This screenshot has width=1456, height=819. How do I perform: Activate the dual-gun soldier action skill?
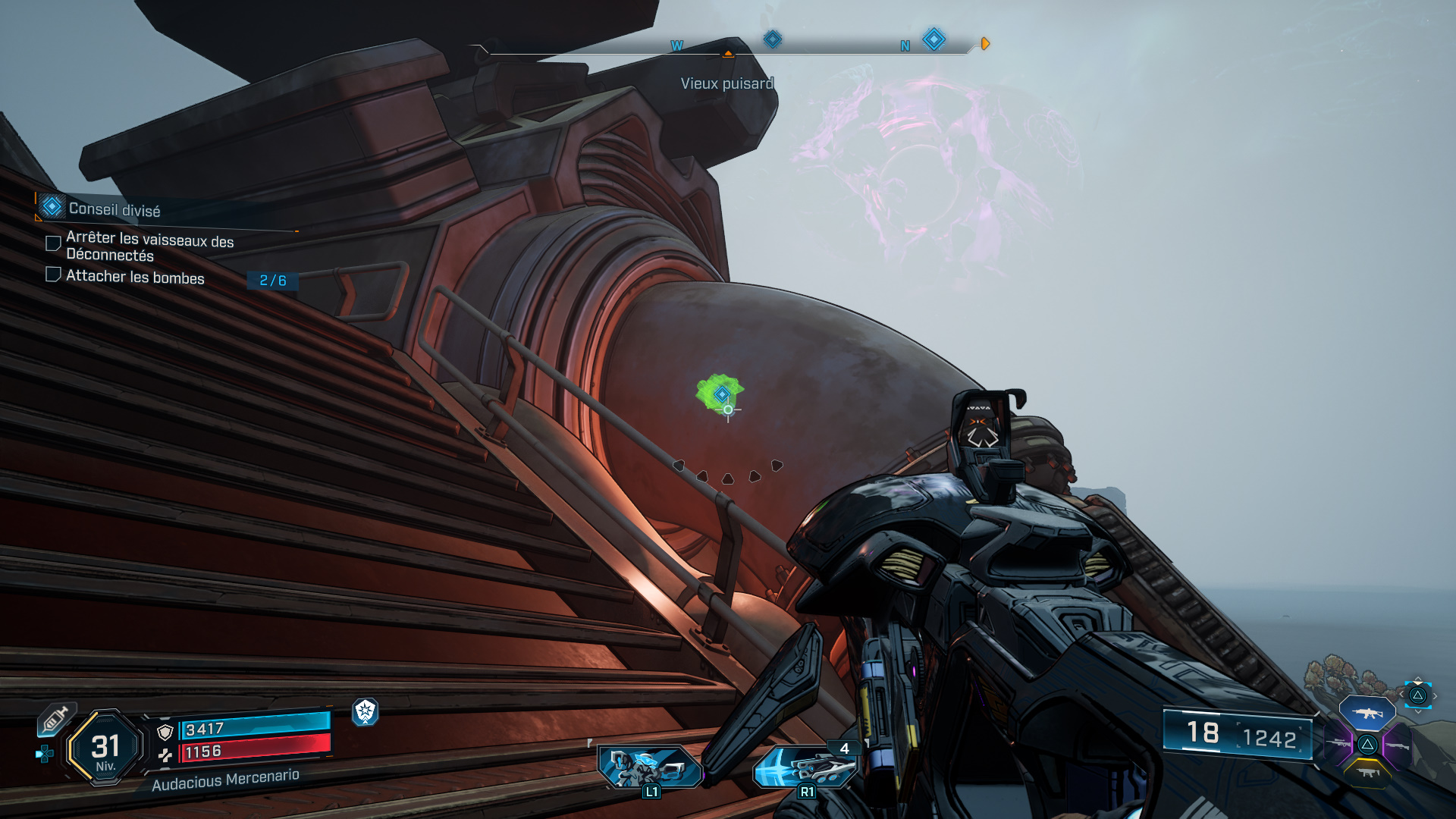[651, 767]
